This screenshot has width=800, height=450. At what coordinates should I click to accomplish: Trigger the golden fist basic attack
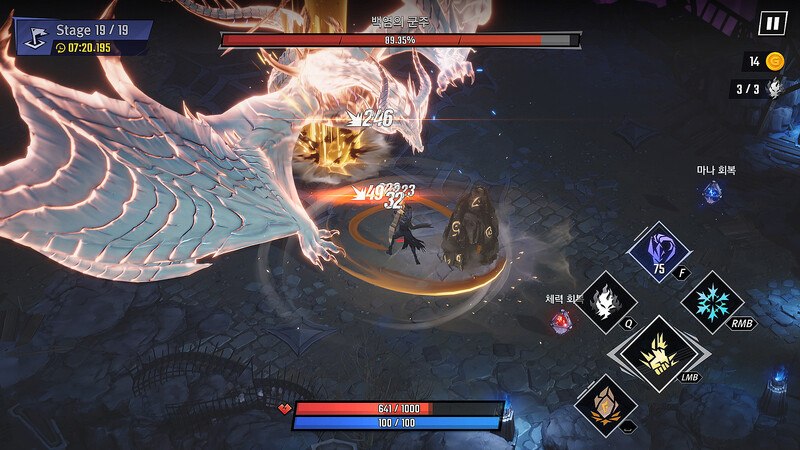pyautogui.click(x=659, y=352)
